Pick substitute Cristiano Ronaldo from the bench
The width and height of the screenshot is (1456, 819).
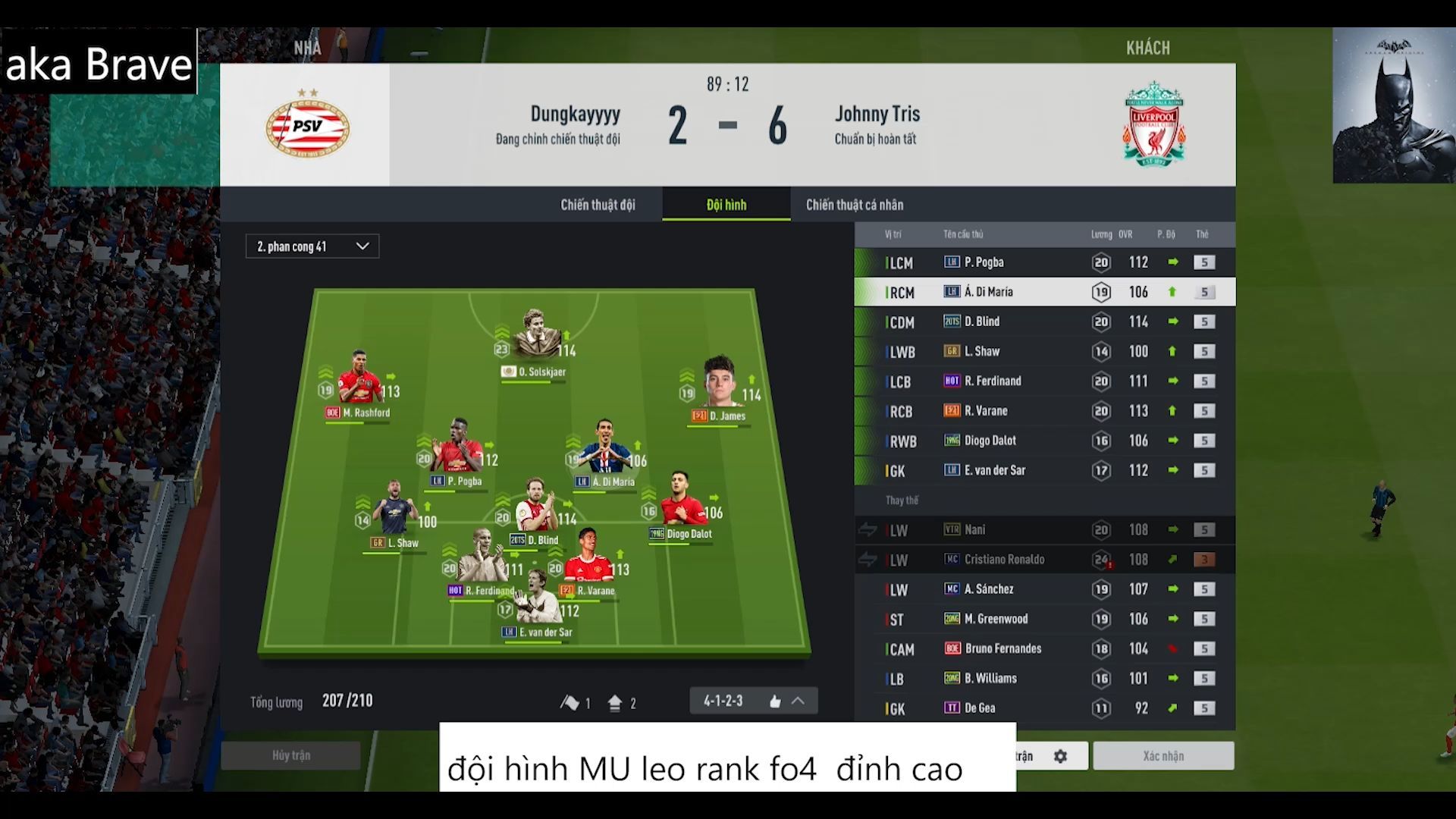(x=1044, y=560)
